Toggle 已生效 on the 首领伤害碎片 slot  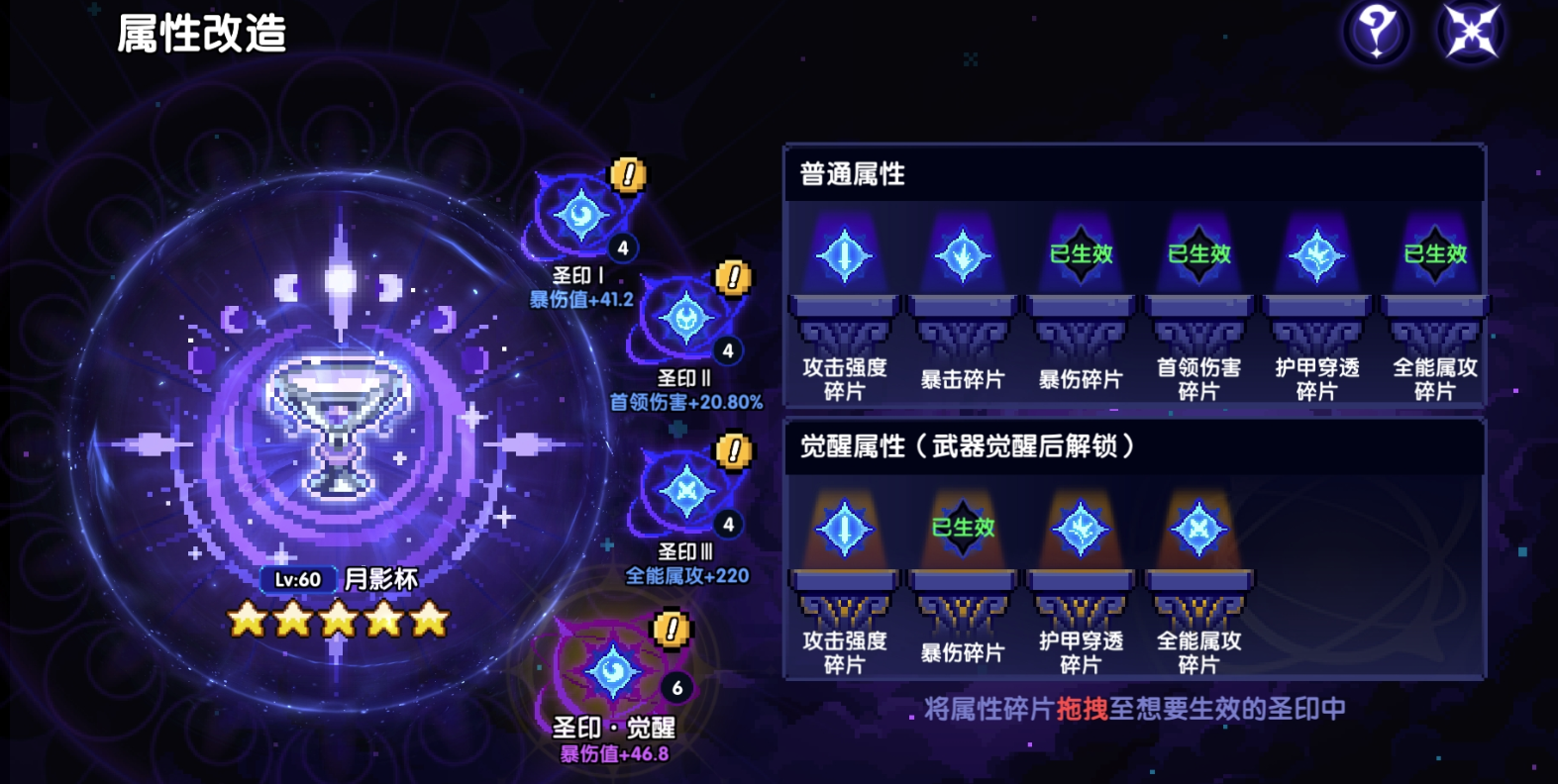(1198, 254)
